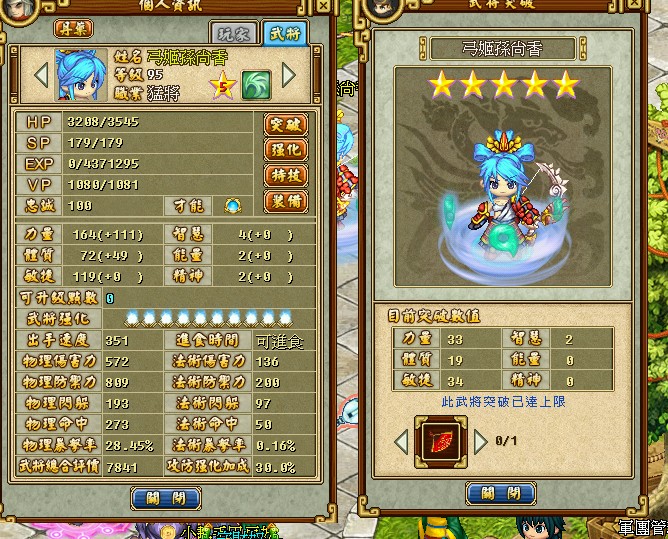
Task: Show the next general with the right arrow beside the leaf icon
Action: pos(288,75)
